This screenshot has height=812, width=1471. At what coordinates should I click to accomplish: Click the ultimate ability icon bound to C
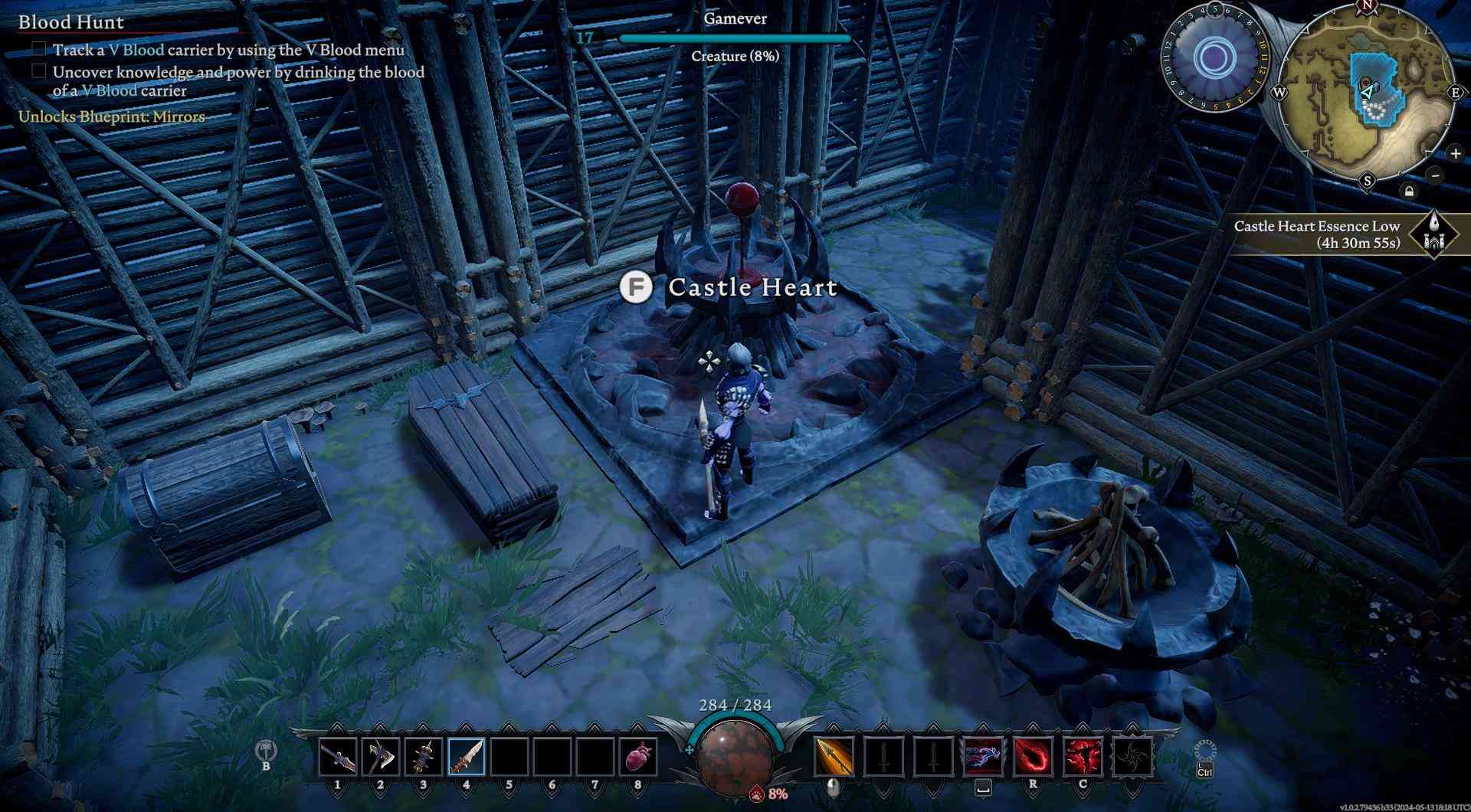1084,755
